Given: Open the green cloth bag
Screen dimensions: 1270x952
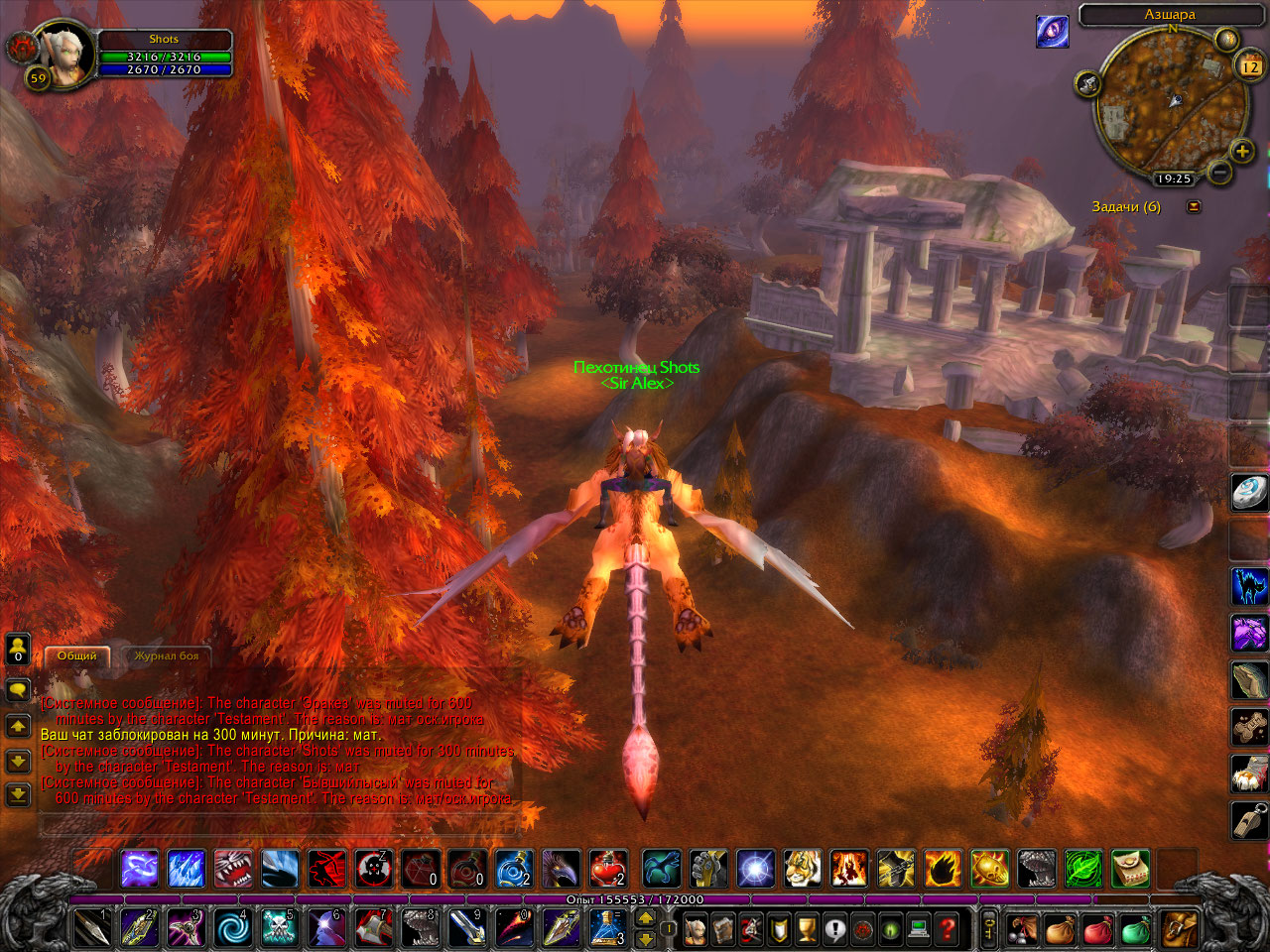Looking at the screenshot, I should [1135, 929].
